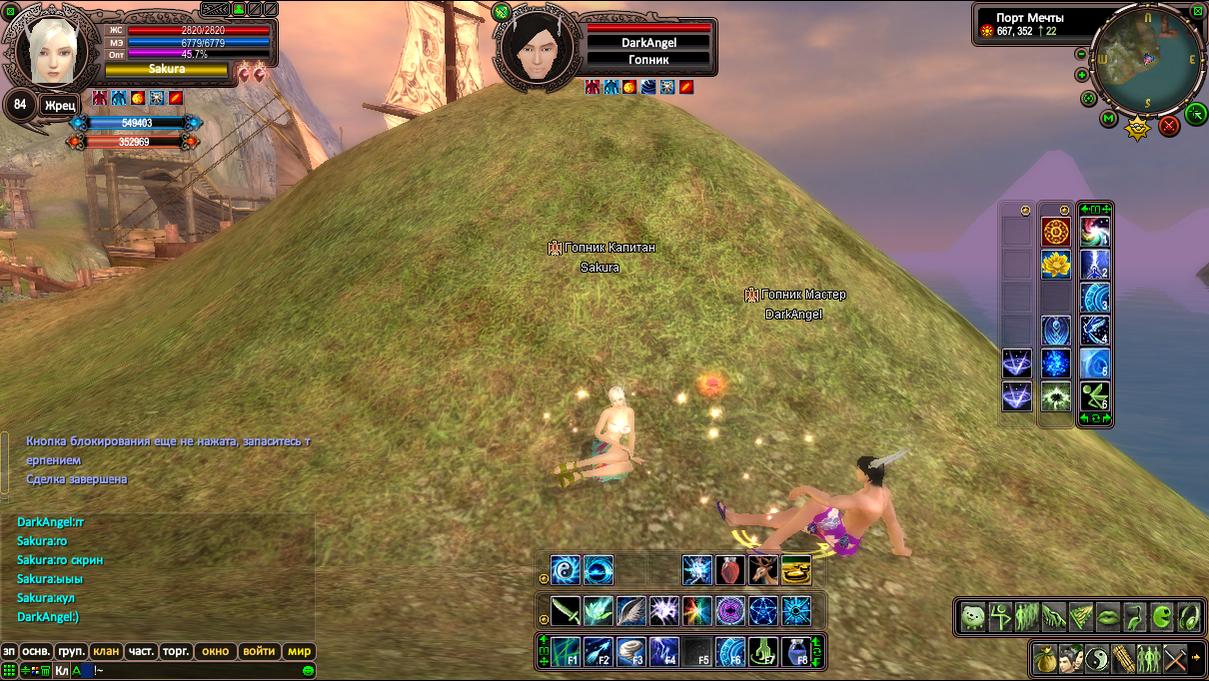Use the red potion flask slot
1209x681 pixels.
(x=731, y=571)
